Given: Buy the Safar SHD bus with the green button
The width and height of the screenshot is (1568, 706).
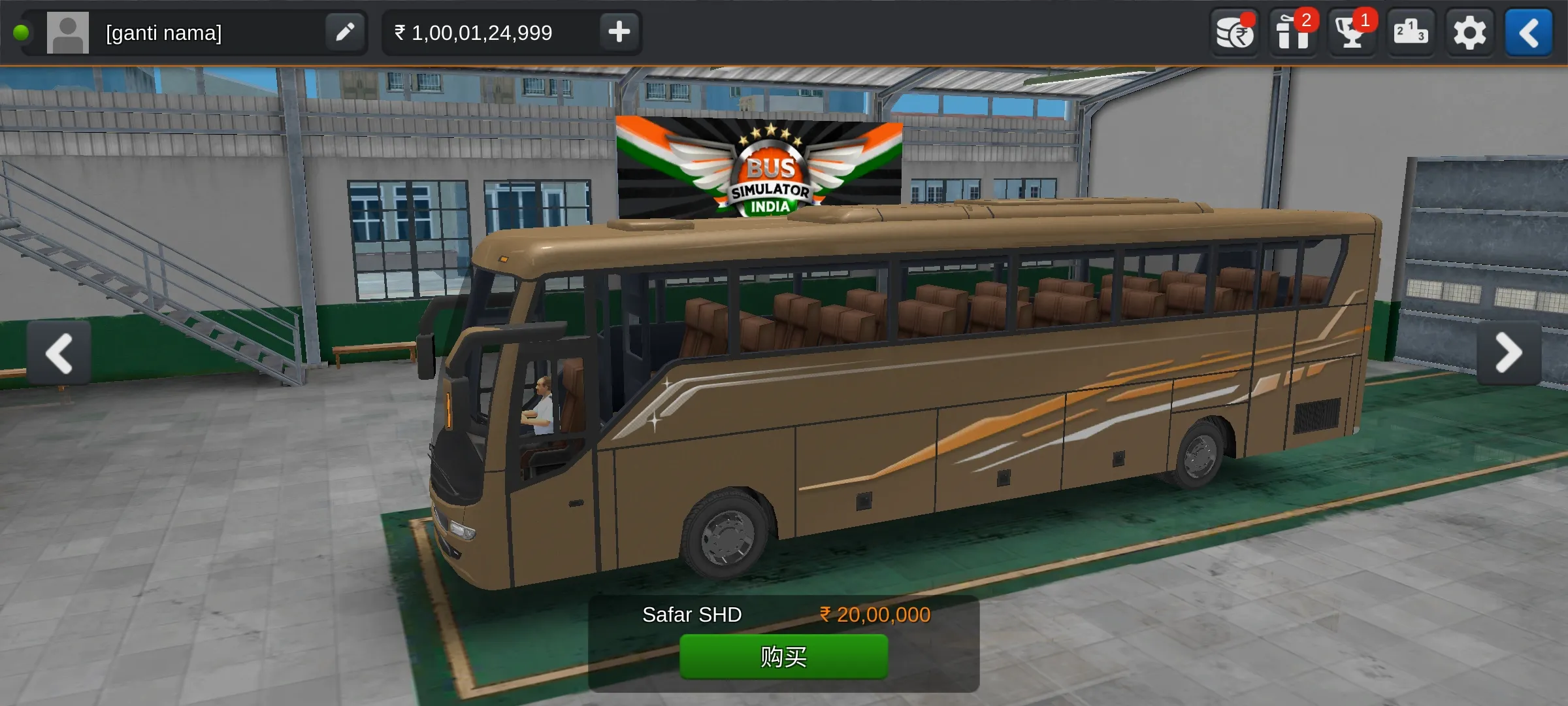Looking at the screenshot, I should tap(783, 656).
